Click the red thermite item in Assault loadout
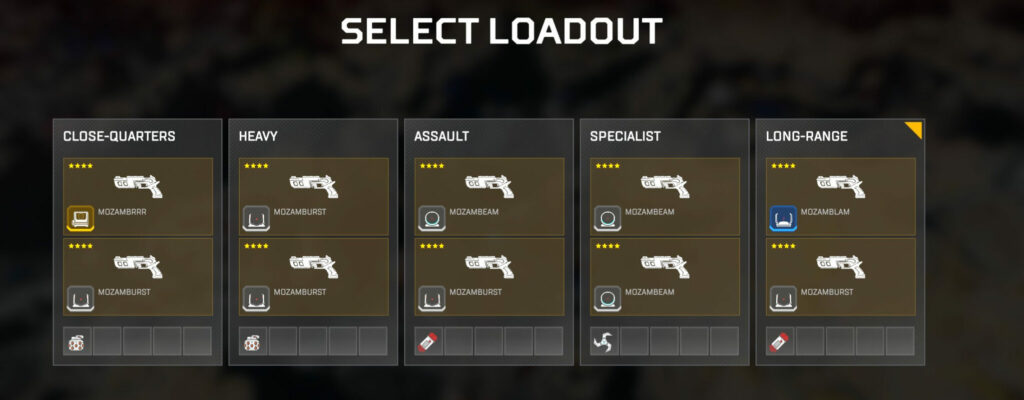Image resolution: width=1024 pixels, height=400 pixels. [429, 341]
